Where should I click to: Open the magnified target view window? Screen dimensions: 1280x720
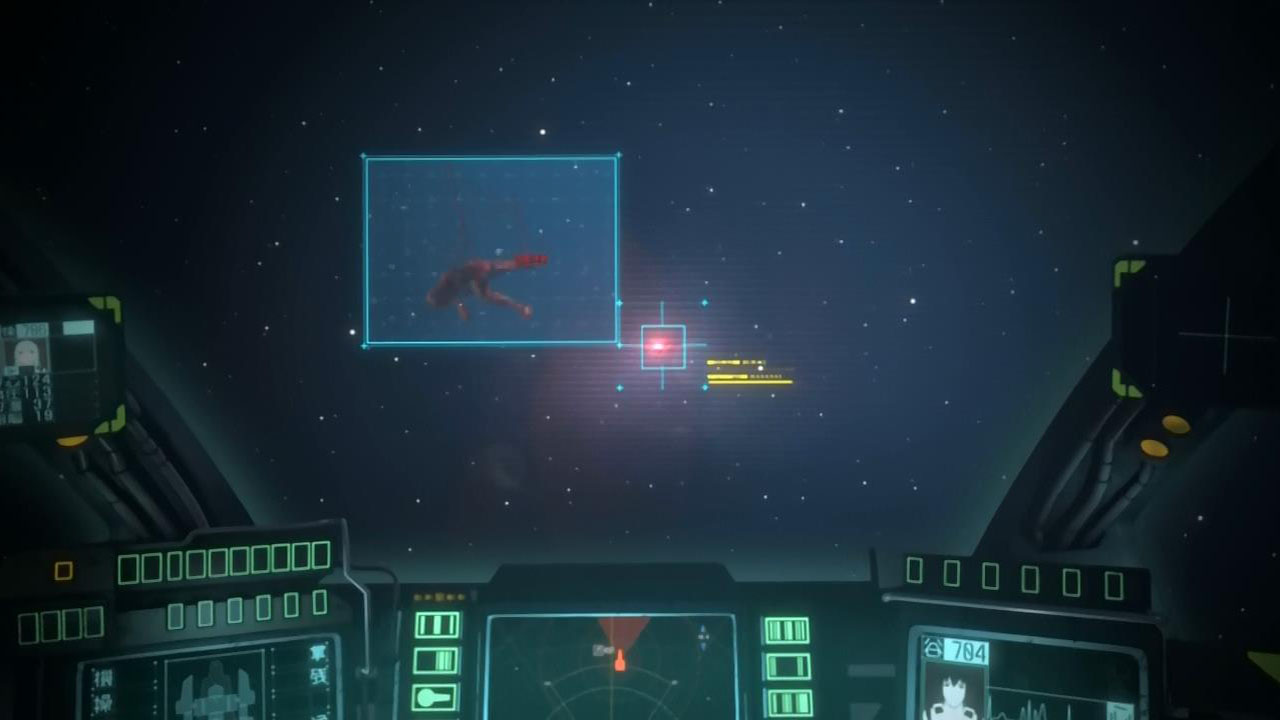(x=490, y=250)
